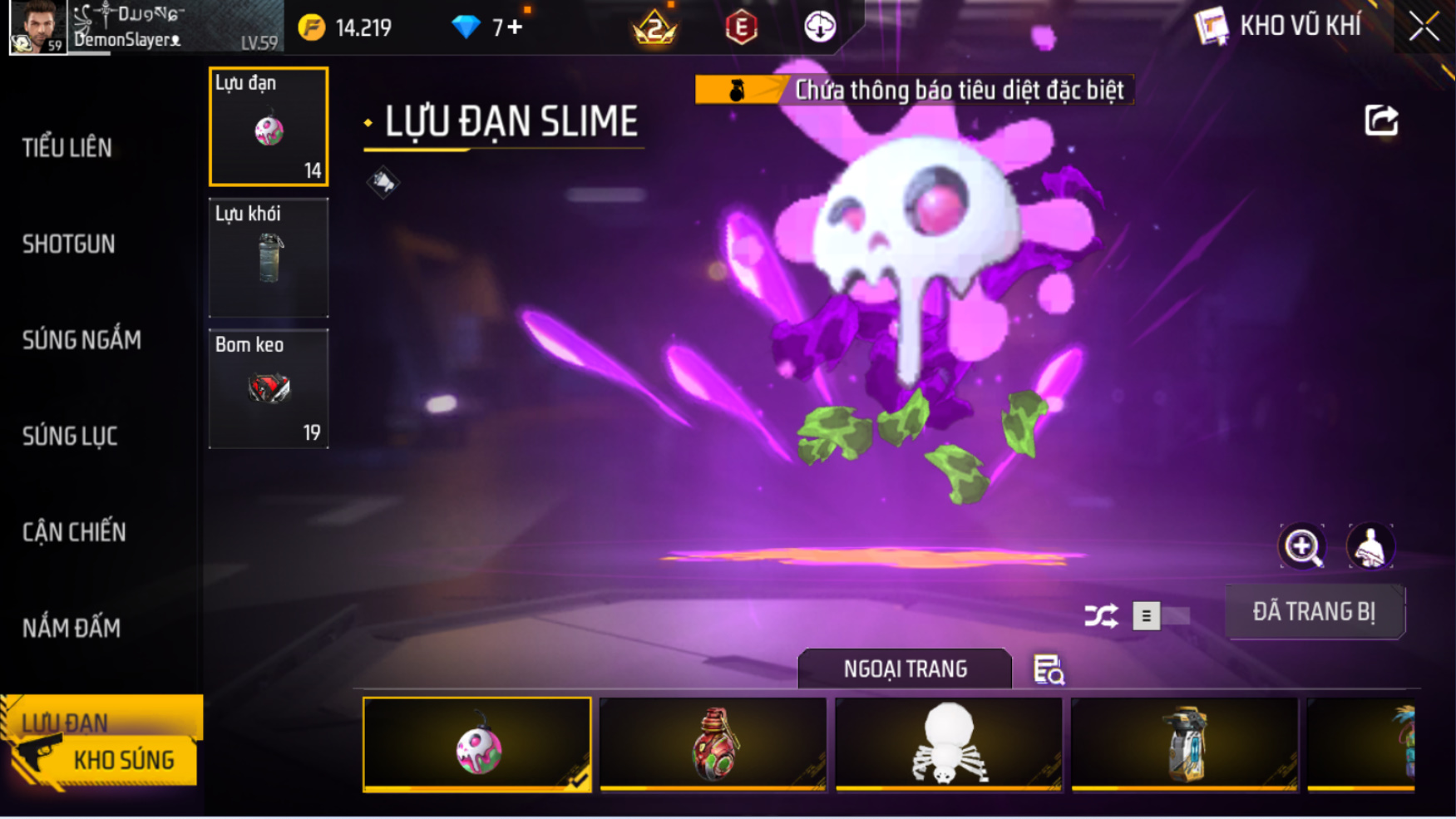Screen dimensions: 1456x819
Task: Choose the Cận Chiến category
Action: (x=74, y=532)
